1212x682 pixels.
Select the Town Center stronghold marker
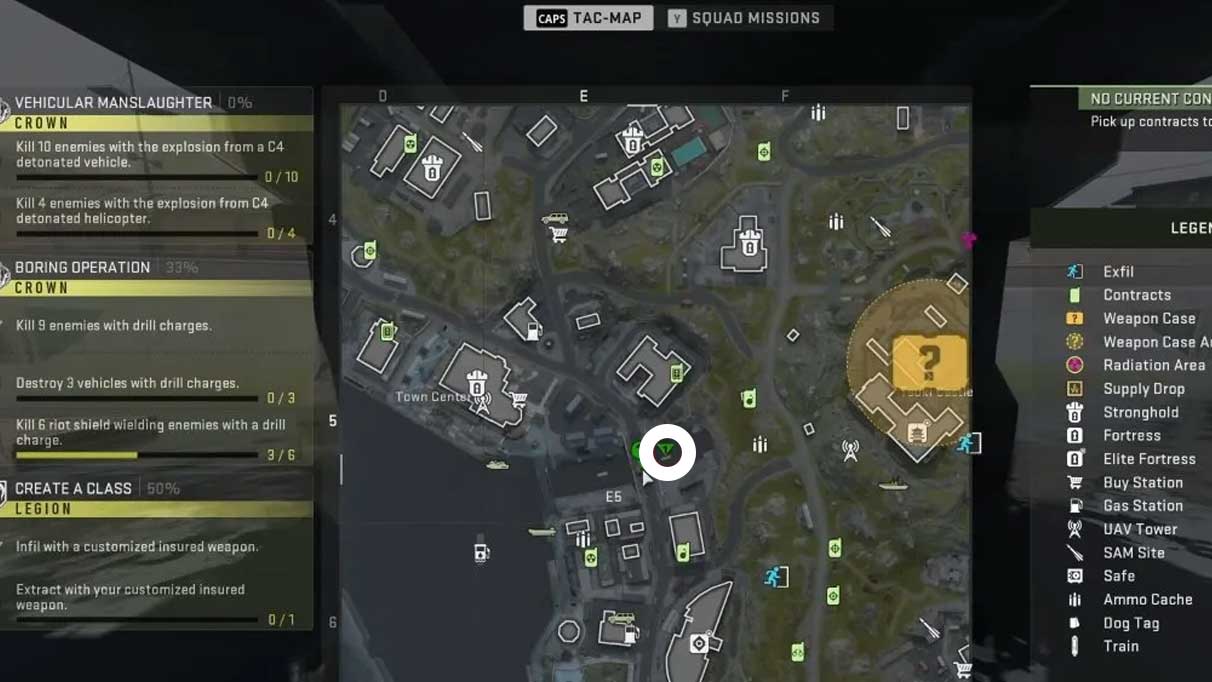tap(476, 381)
